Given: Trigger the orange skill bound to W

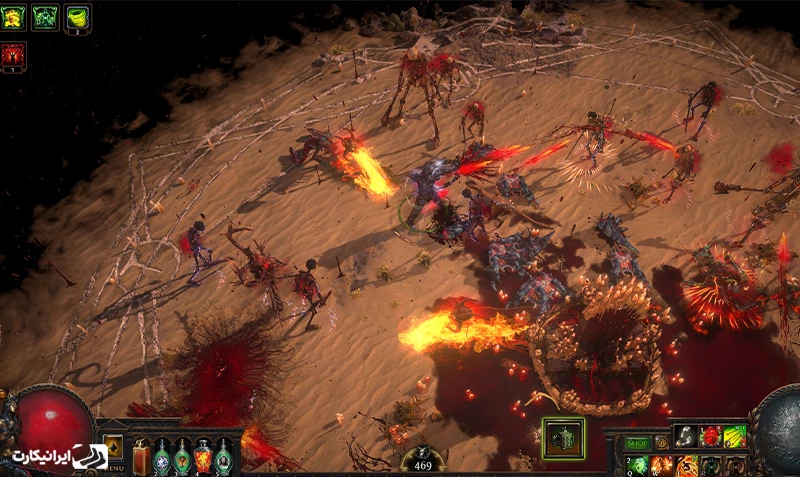Looking at the screenshot, I should [x=662, y=465].
